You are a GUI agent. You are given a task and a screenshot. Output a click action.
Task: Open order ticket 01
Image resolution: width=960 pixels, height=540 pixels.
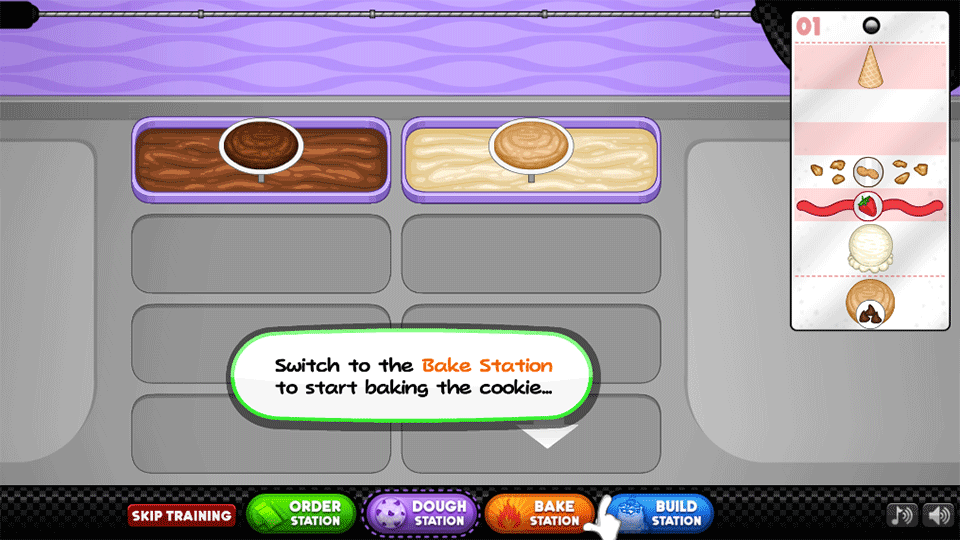pyautogui.click(x=868, y=170)
